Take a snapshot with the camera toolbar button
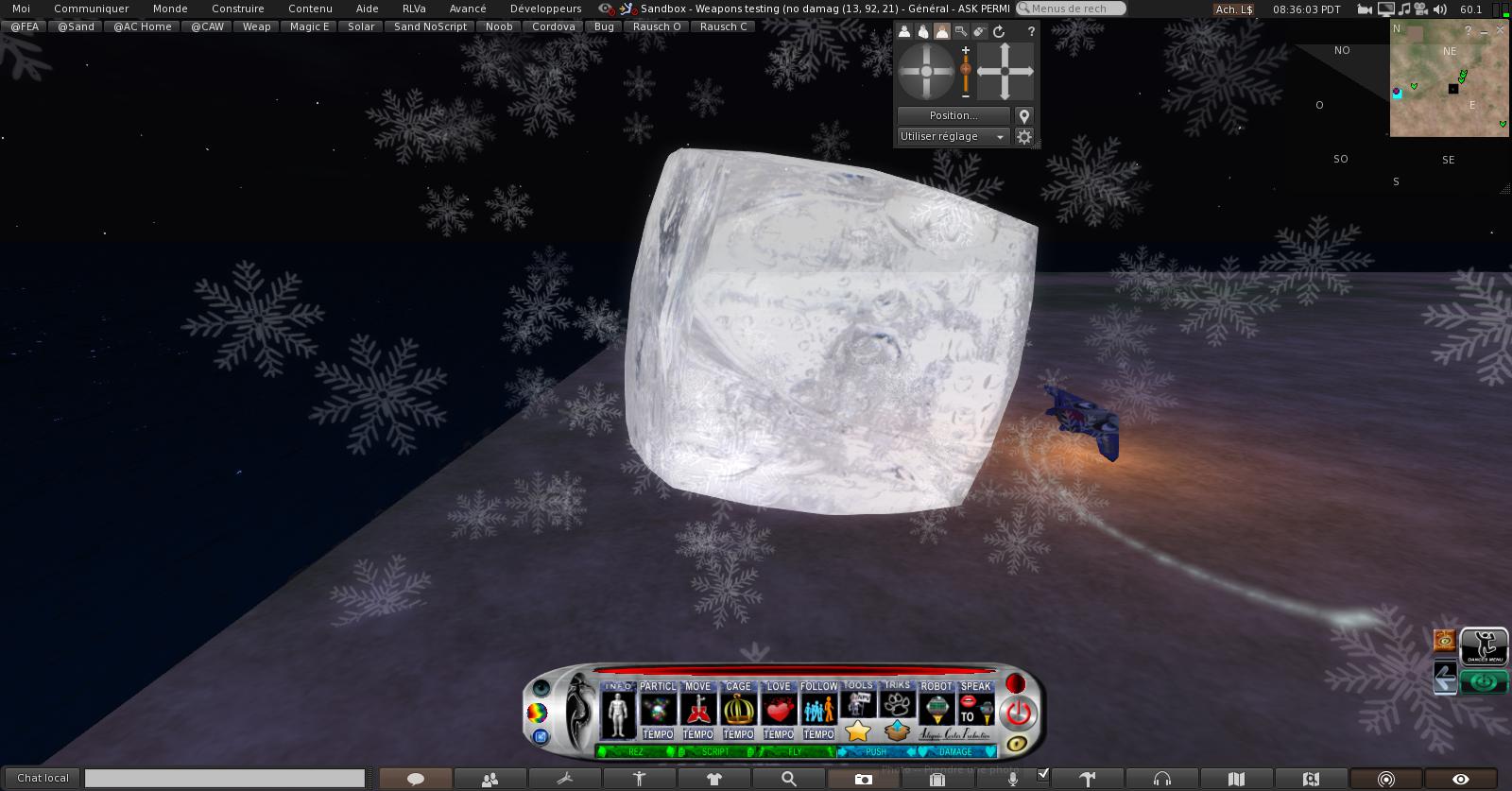The height and width of the screenshot is (791, 1512). pyautogui.click(x=863, y=780)
